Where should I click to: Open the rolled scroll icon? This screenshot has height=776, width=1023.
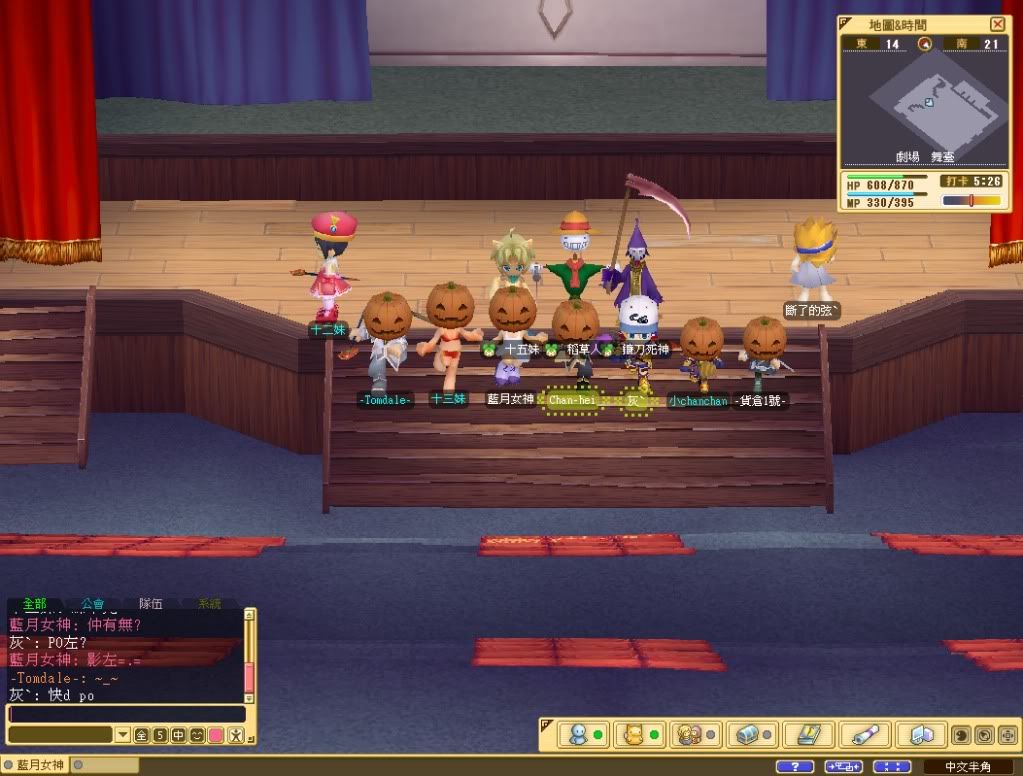pyautogui.click(x=863, y=735)
